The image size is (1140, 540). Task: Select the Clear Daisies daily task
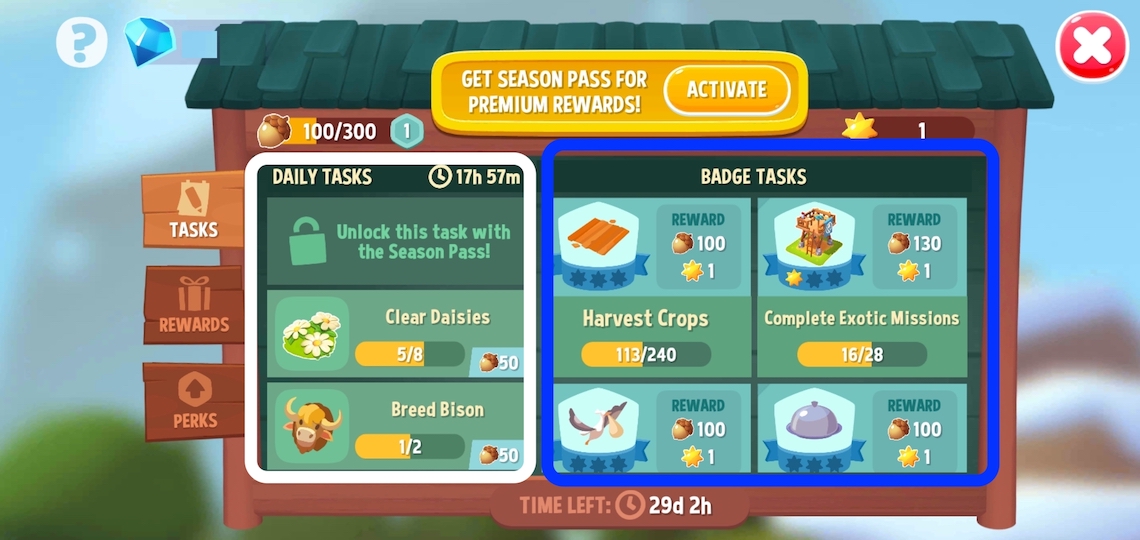pyautogui.click(x=394, y=334)
